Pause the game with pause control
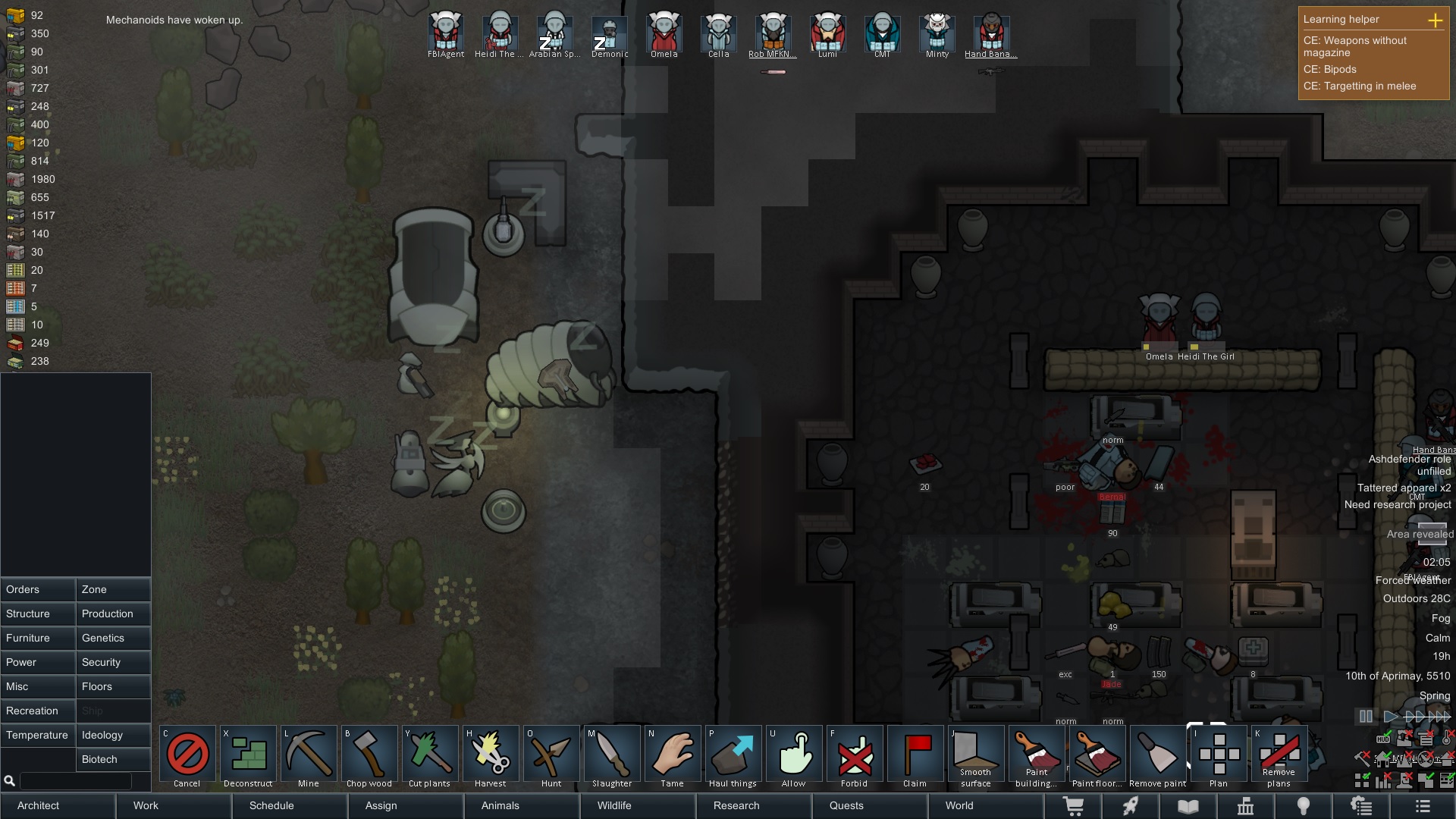The width and height of the screenshot is (1456, 819). click(x=1366, y=716)
